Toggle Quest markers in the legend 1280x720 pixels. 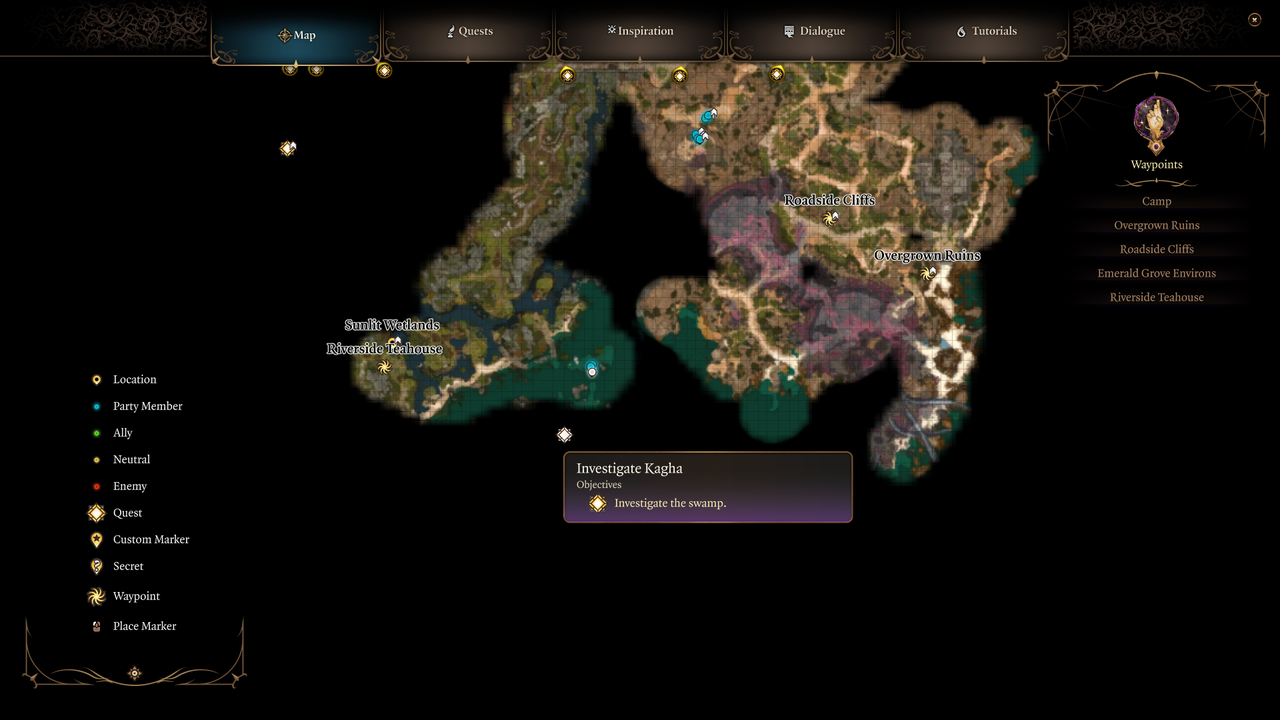tap(127, 513)
